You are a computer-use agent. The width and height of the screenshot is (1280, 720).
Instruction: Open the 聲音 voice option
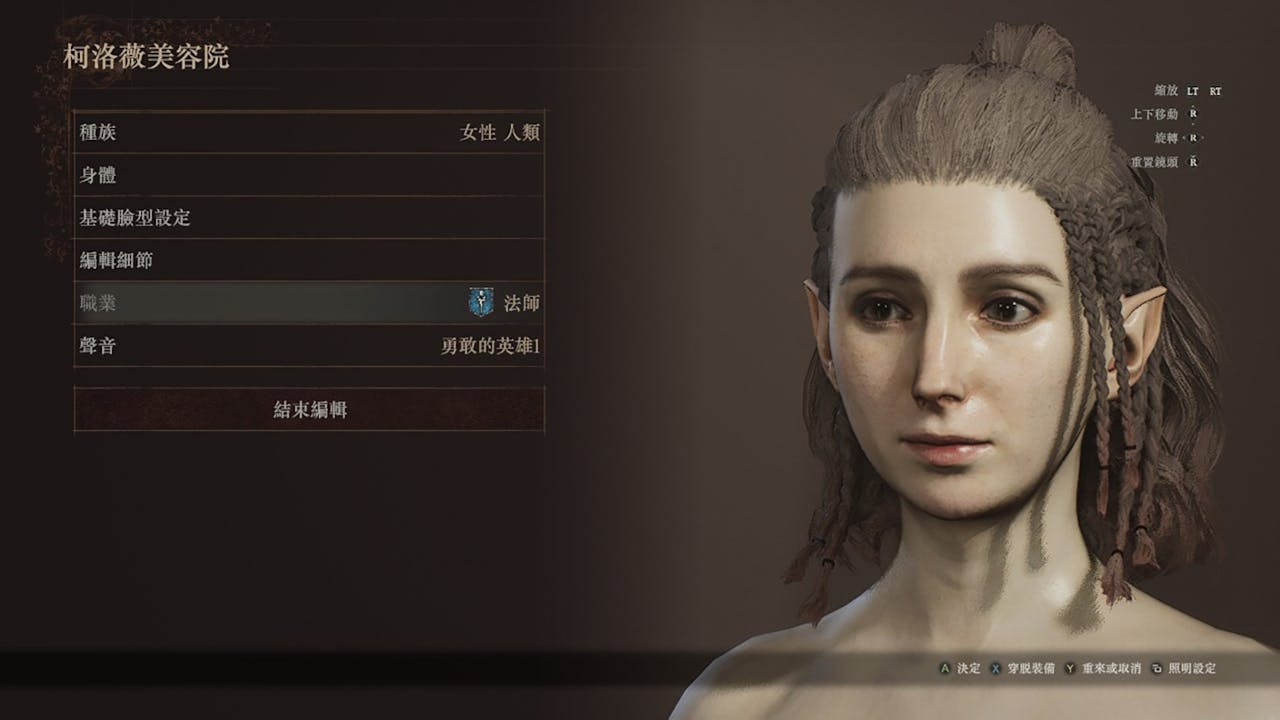[309, 347]
